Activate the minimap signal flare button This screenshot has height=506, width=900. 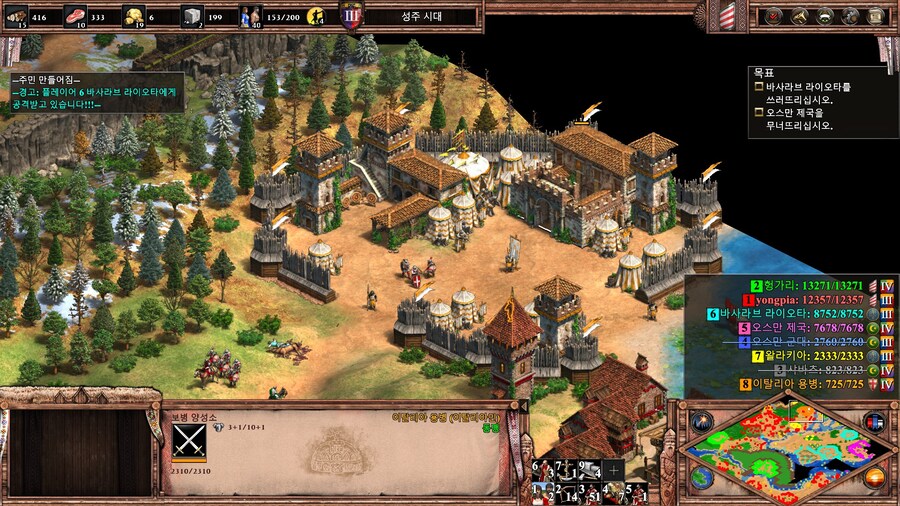703,421
